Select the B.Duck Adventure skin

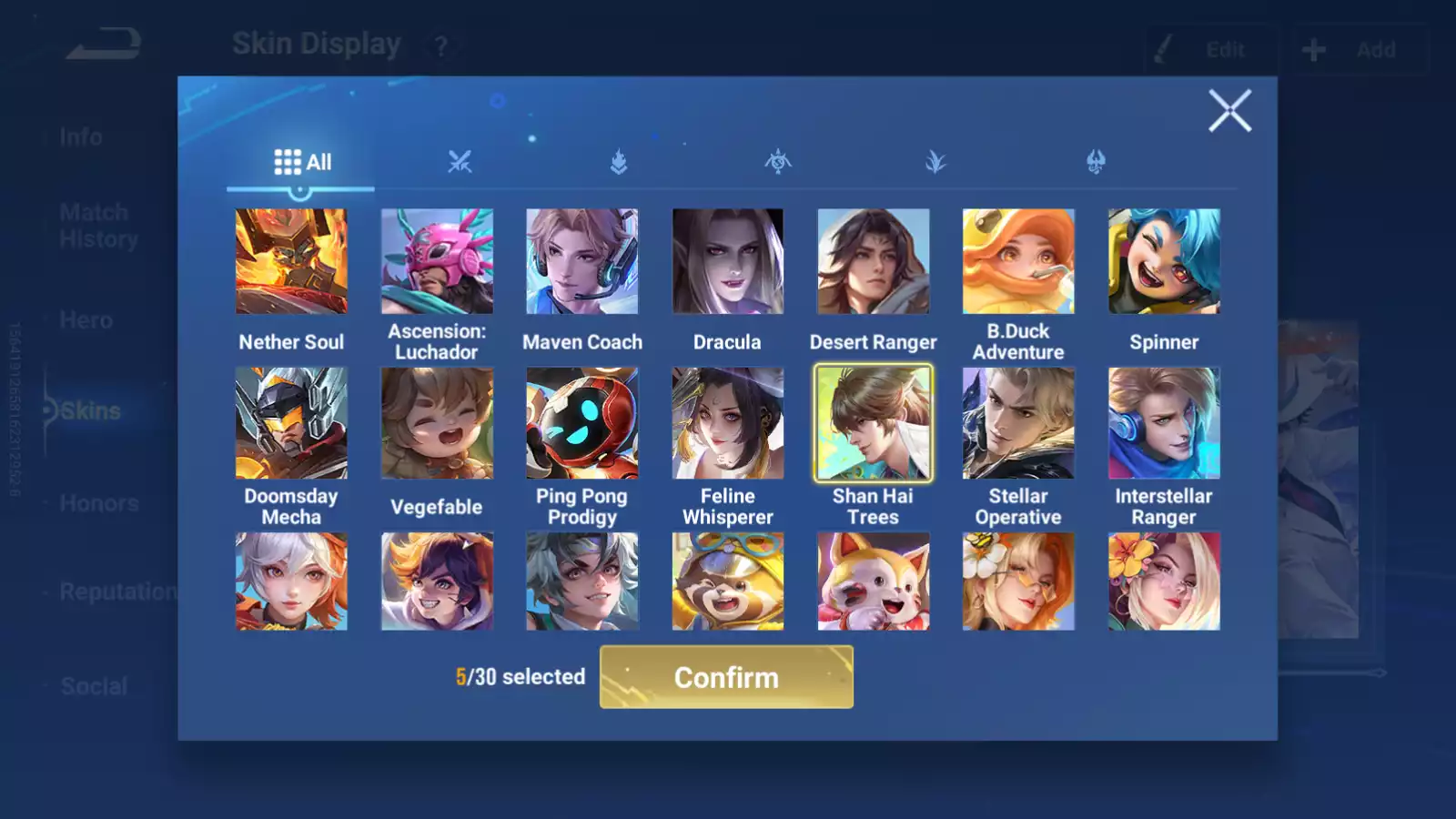1018,262
